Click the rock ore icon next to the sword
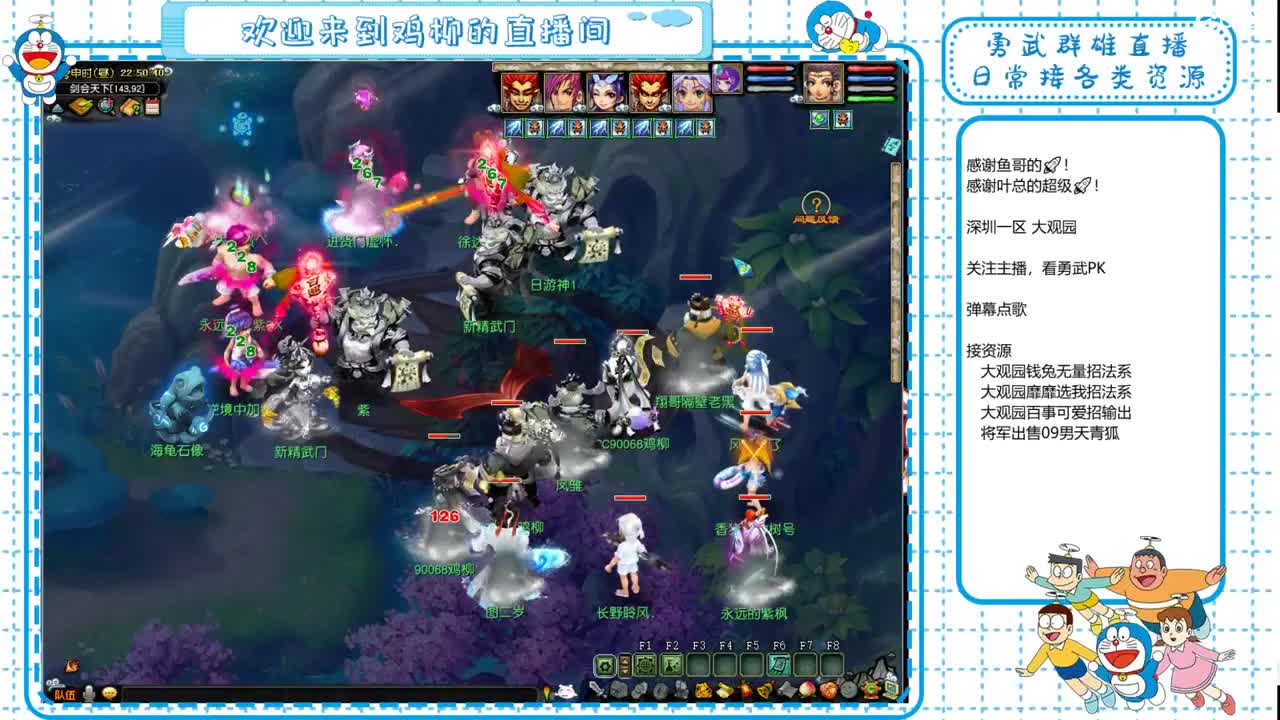 click(617, 691)
